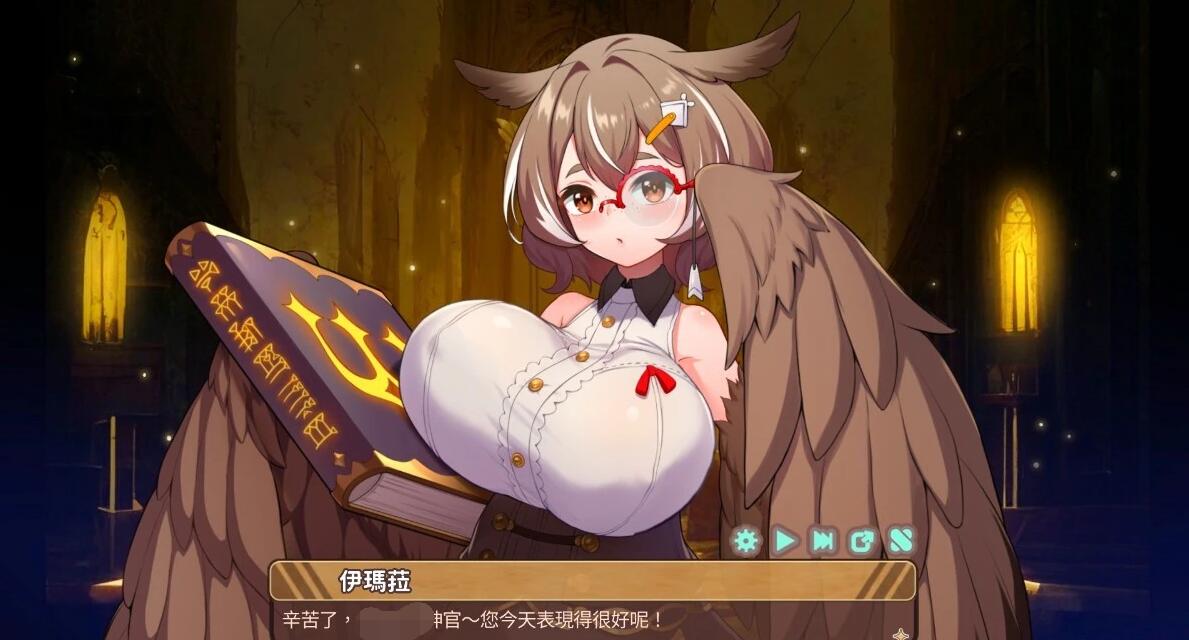This screenshot has height=640, width=1189.
Task: Skip dialogue with the fast-forward icon
Action: coord(823,541)
